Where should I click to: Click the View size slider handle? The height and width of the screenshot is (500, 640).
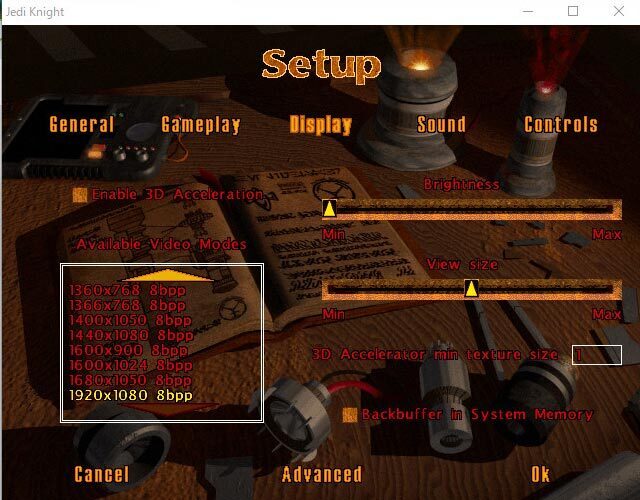(x=471, y=289)
